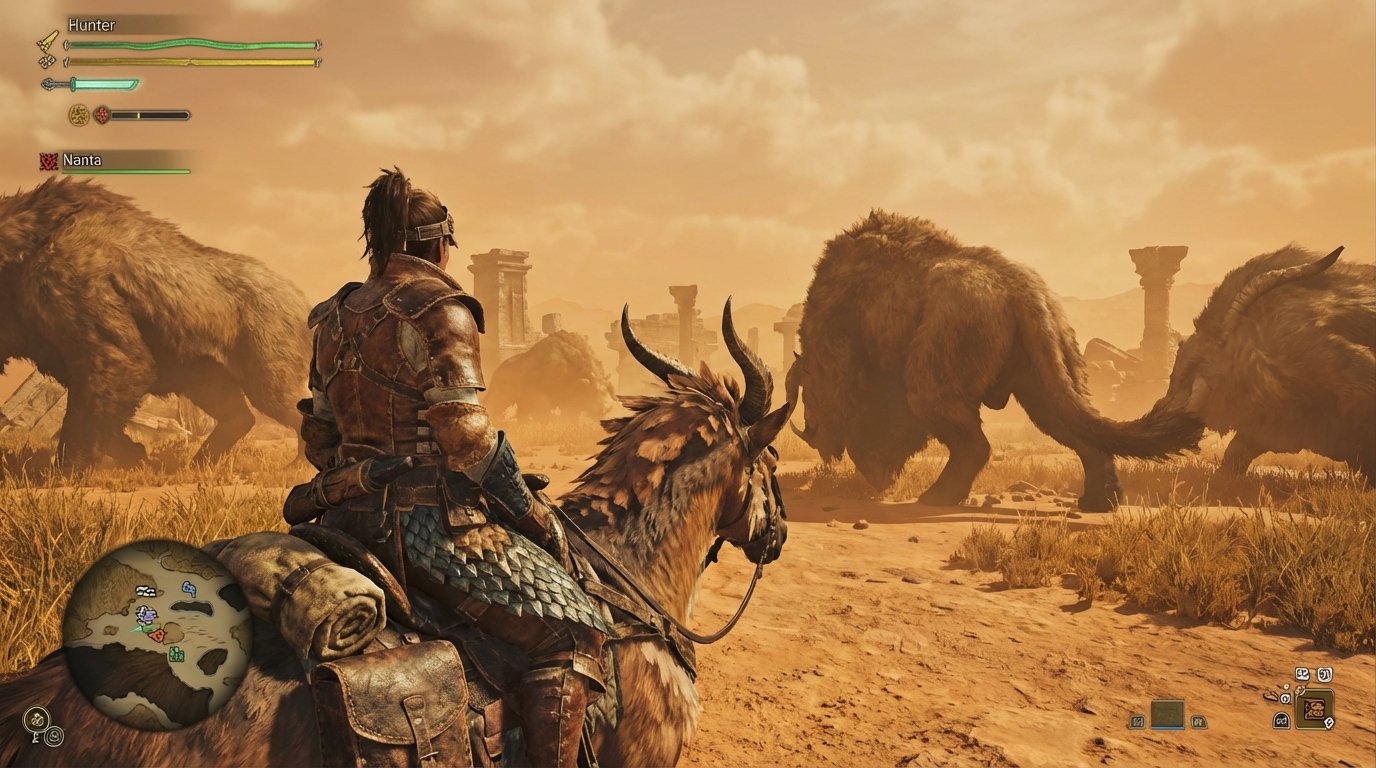This screenshot has height=768, width=1376.
Task: Click the Hunter name label
Action: point(91,25)
